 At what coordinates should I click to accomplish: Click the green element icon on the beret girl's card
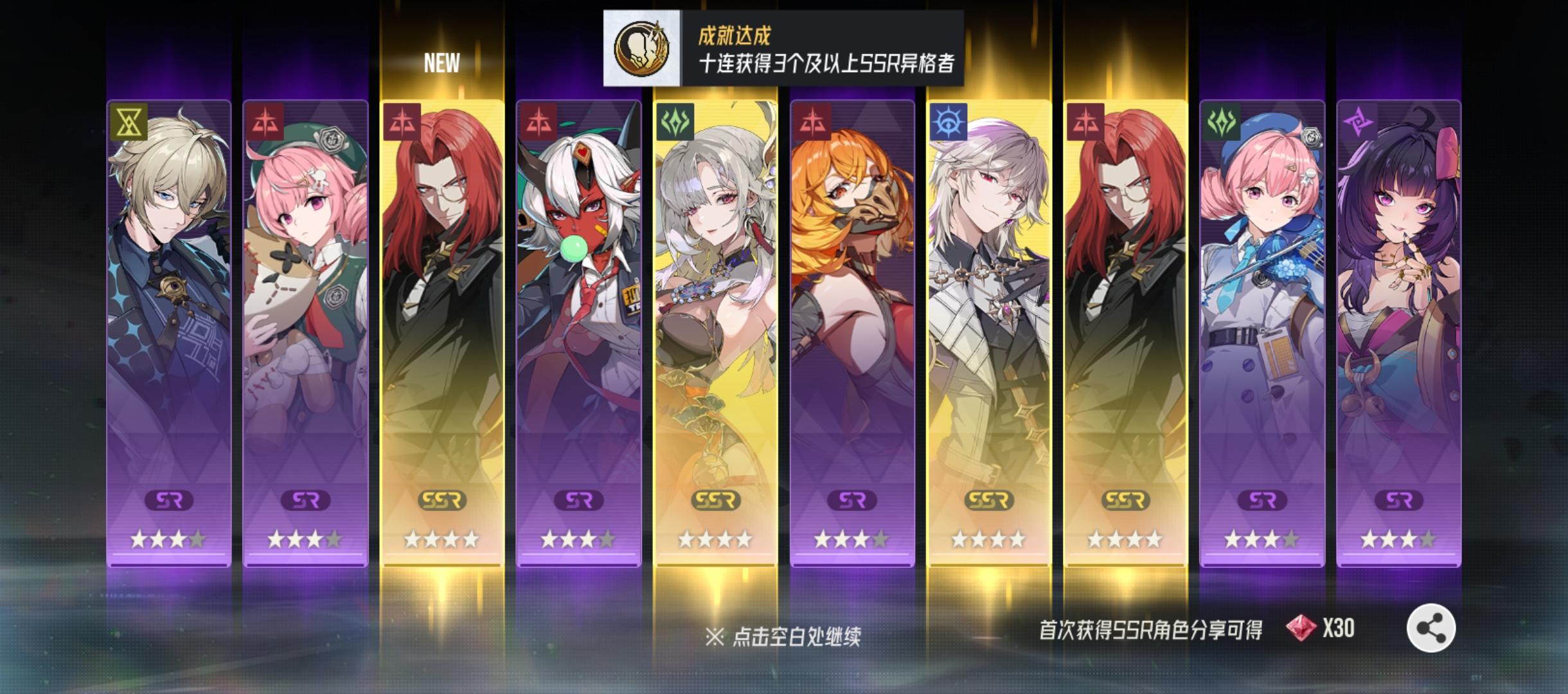(1221, 123)
